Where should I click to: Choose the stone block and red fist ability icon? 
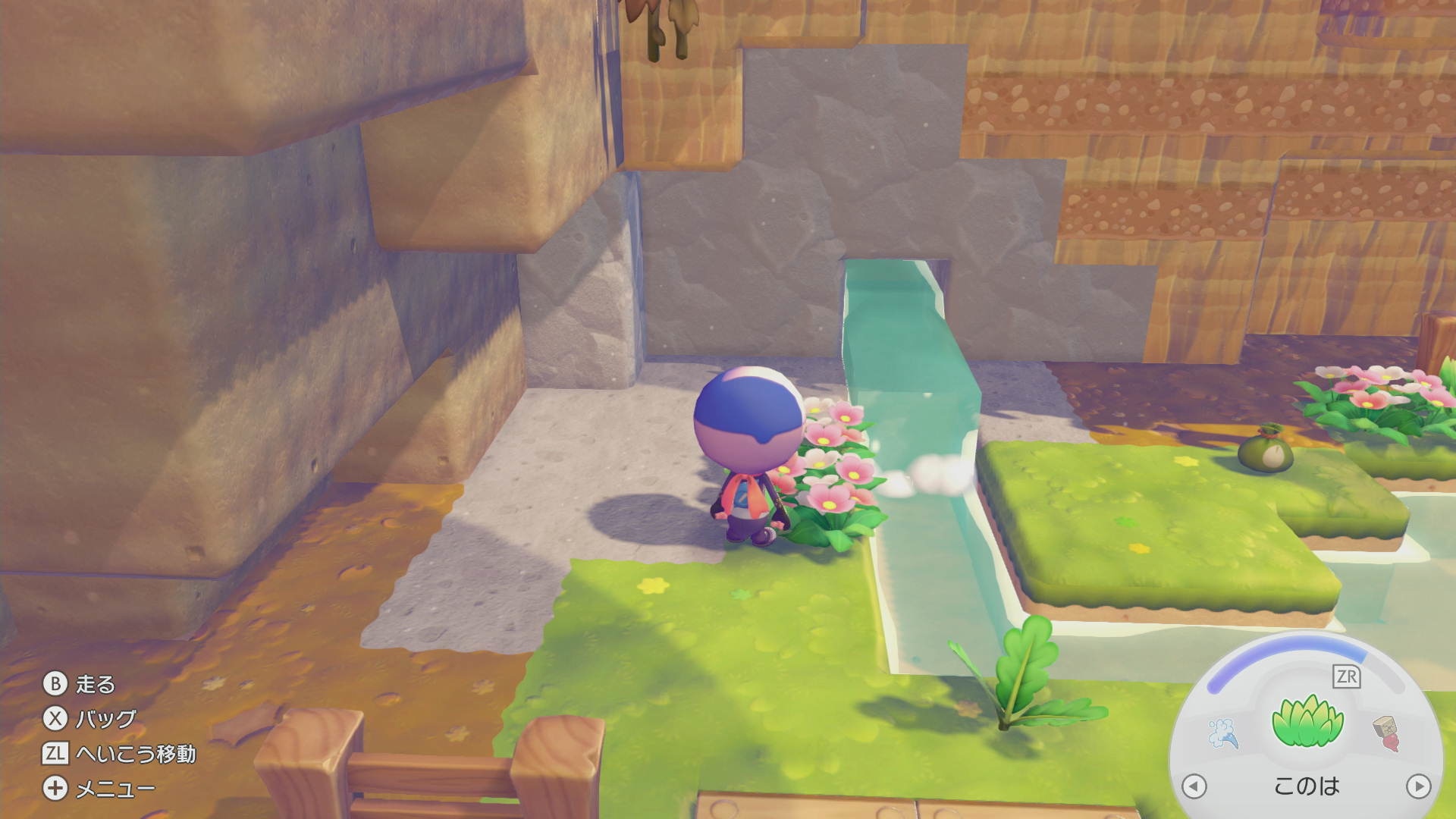click(1387, 733)
